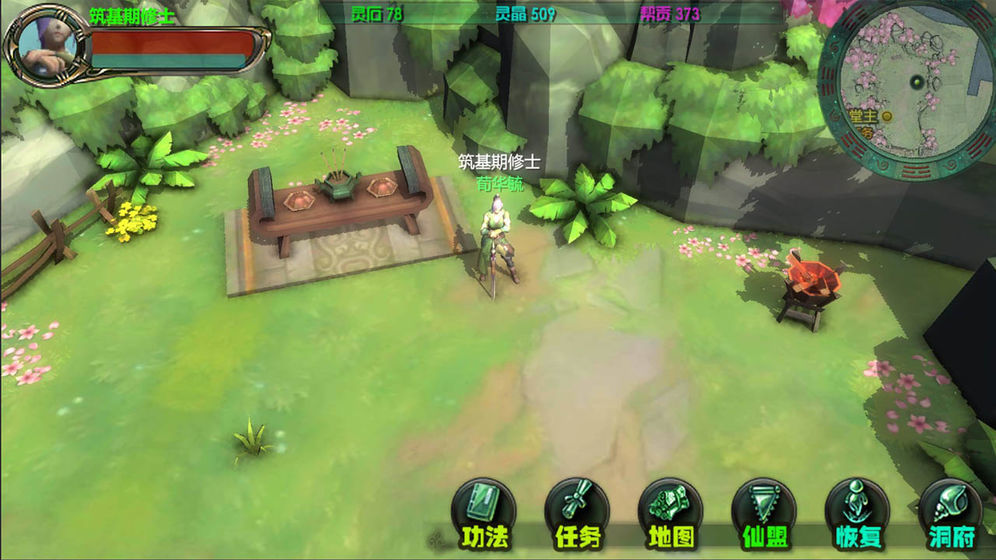Screen dimensions: 996x560
Task: Show the 地图 world map
Action: pos(670,512)
